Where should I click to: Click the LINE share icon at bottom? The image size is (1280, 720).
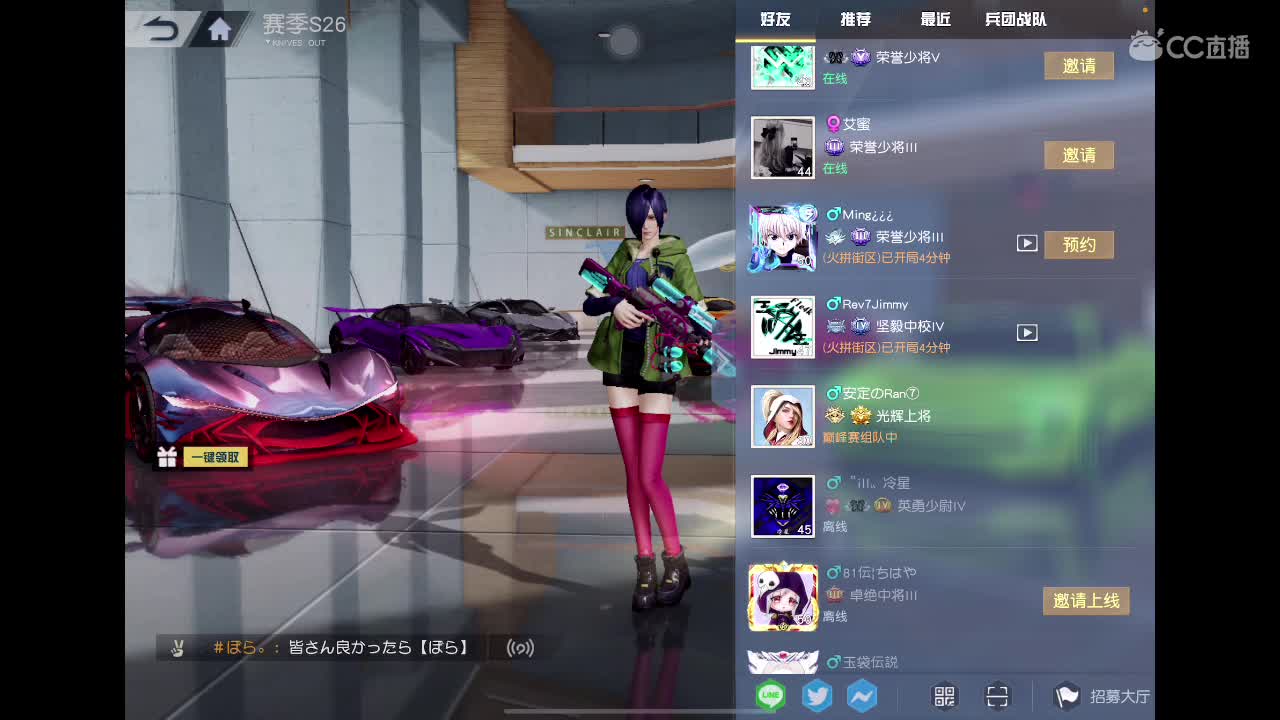click(770, 695)
